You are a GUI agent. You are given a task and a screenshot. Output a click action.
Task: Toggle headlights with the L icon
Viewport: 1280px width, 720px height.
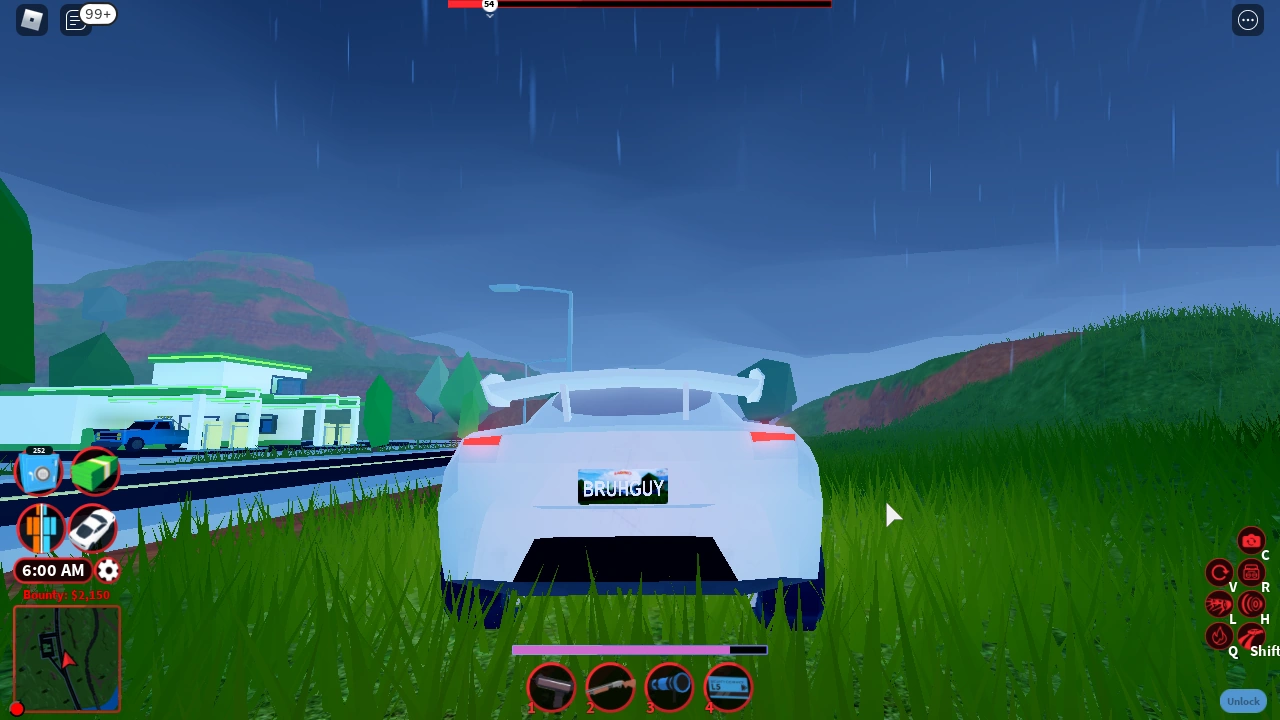pos(1218,603)
